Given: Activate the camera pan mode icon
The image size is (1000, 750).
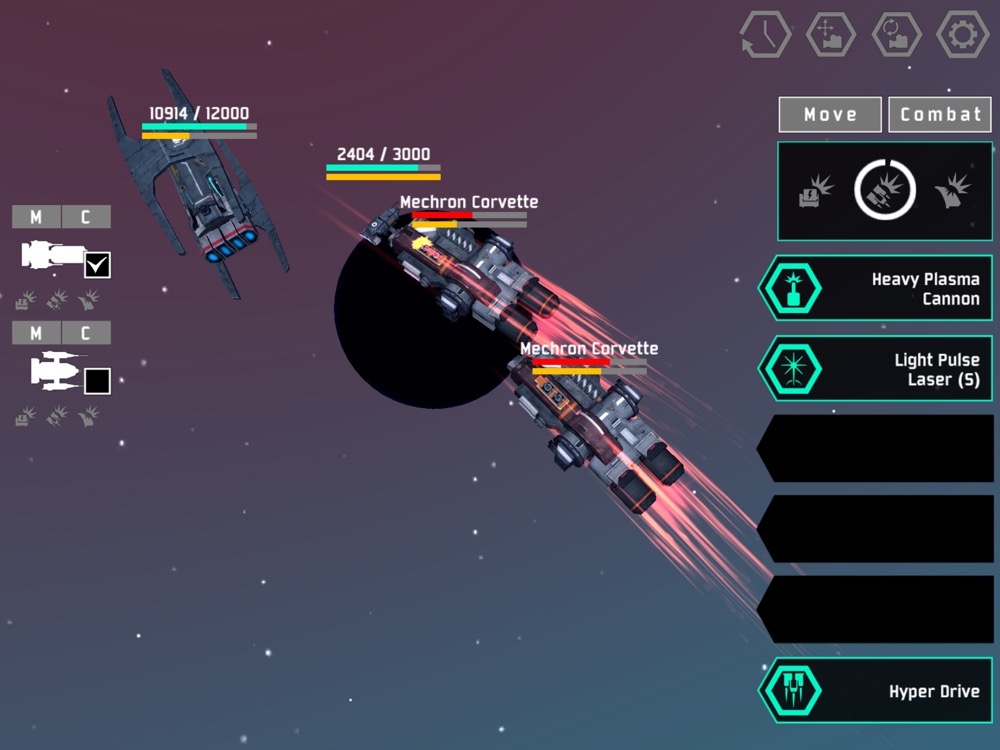Looking at the screenshot, I should pos(830,34).
